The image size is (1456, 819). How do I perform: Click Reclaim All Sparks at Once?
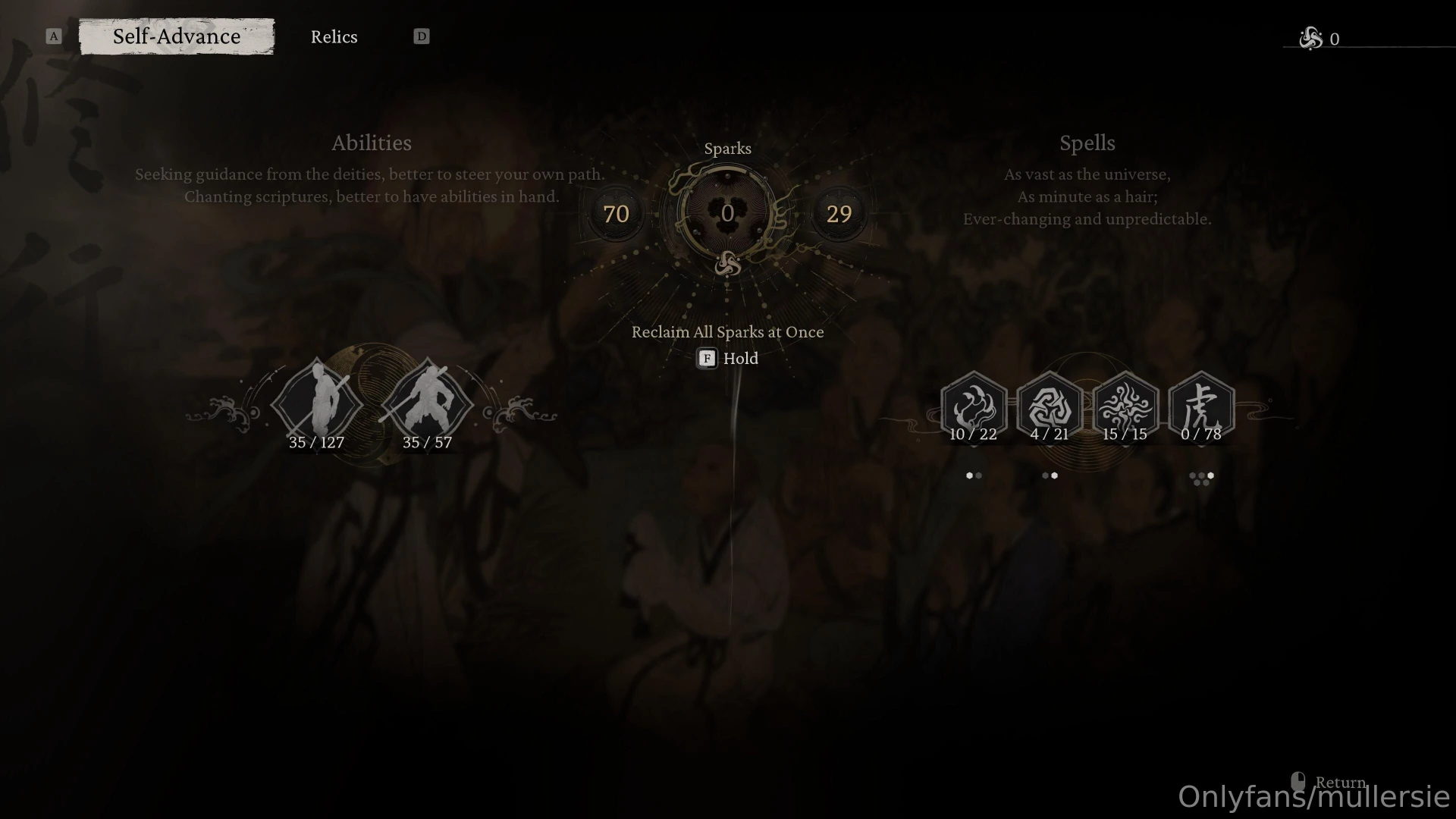coord(727,332)
